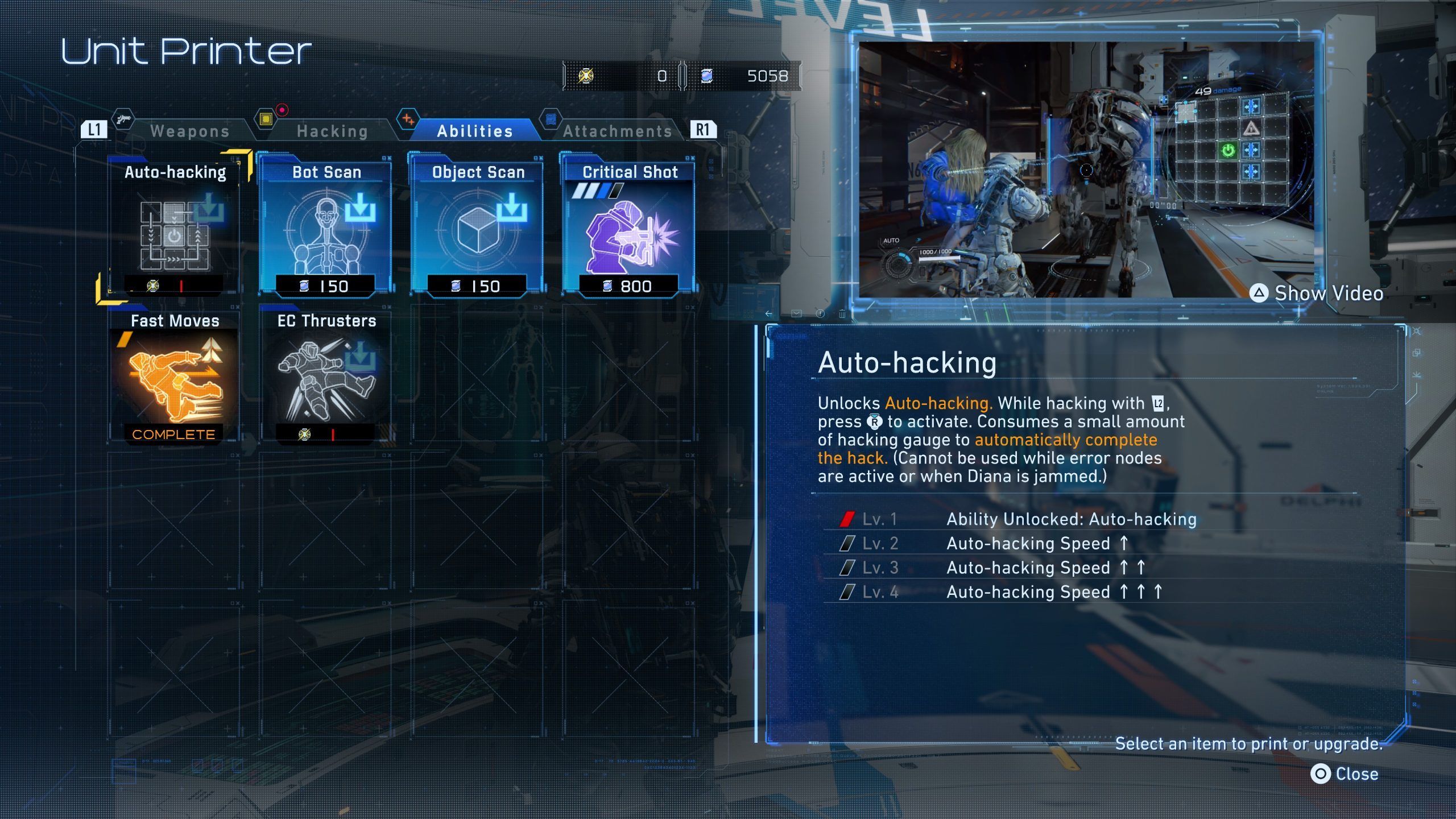
Task: Close the Unit Printer menu
Action: (1345, 774)
